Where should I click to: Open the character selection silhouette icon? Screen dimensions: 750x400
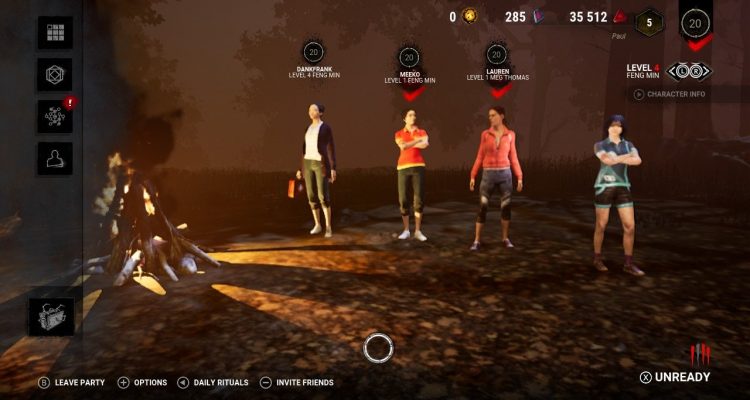[x=55, y=158]
